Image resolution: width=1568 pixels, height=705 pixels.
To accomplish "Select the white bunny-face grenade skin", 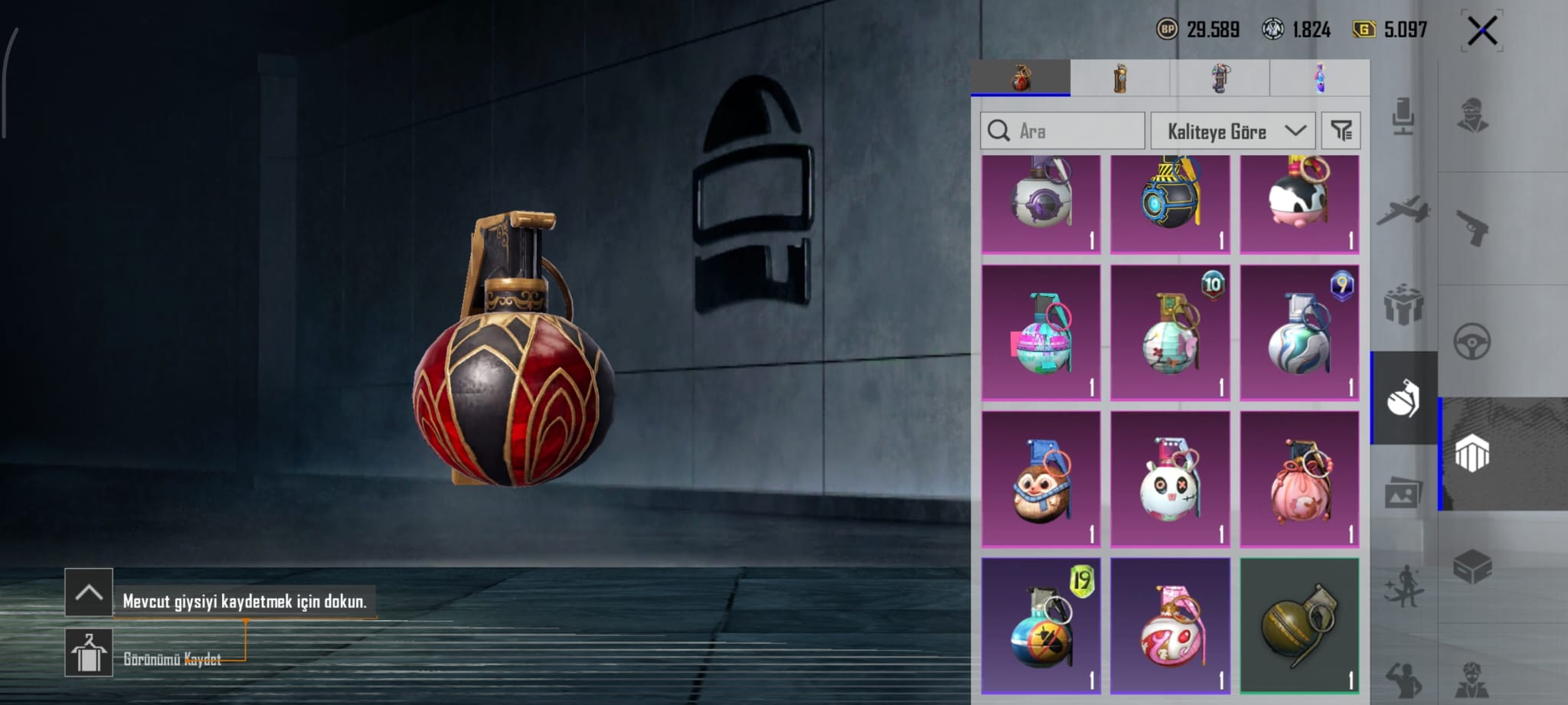I will click(x=1170, y=479).
